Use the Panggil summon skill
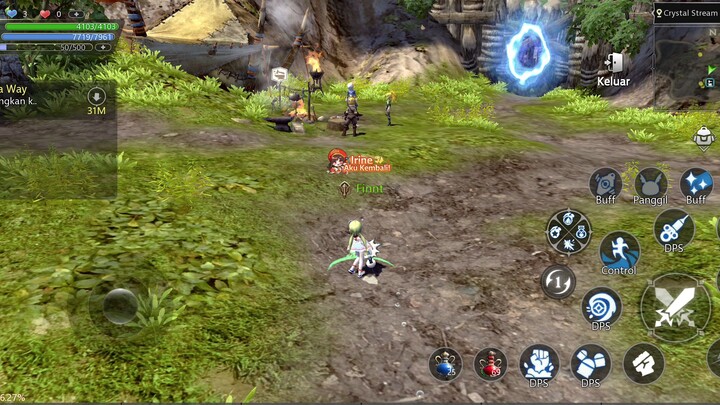 coord(650,183)
